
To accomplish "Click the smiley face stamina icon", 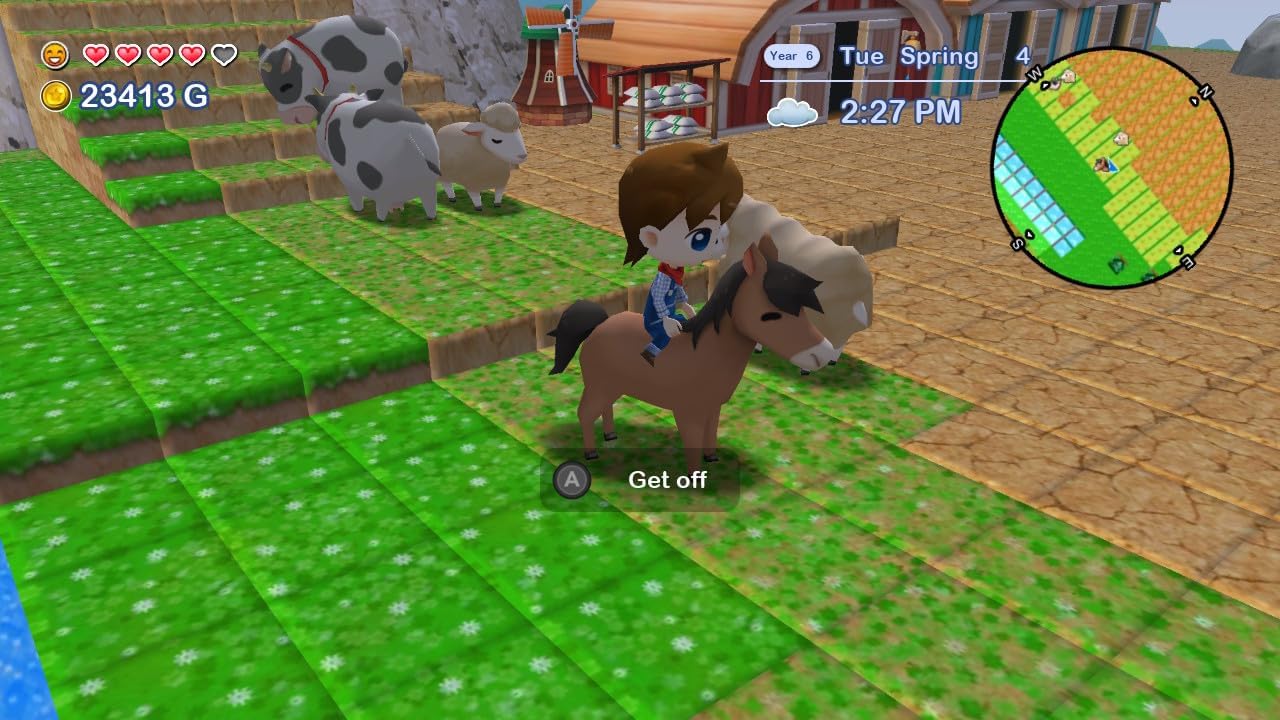I will (54, 55).
